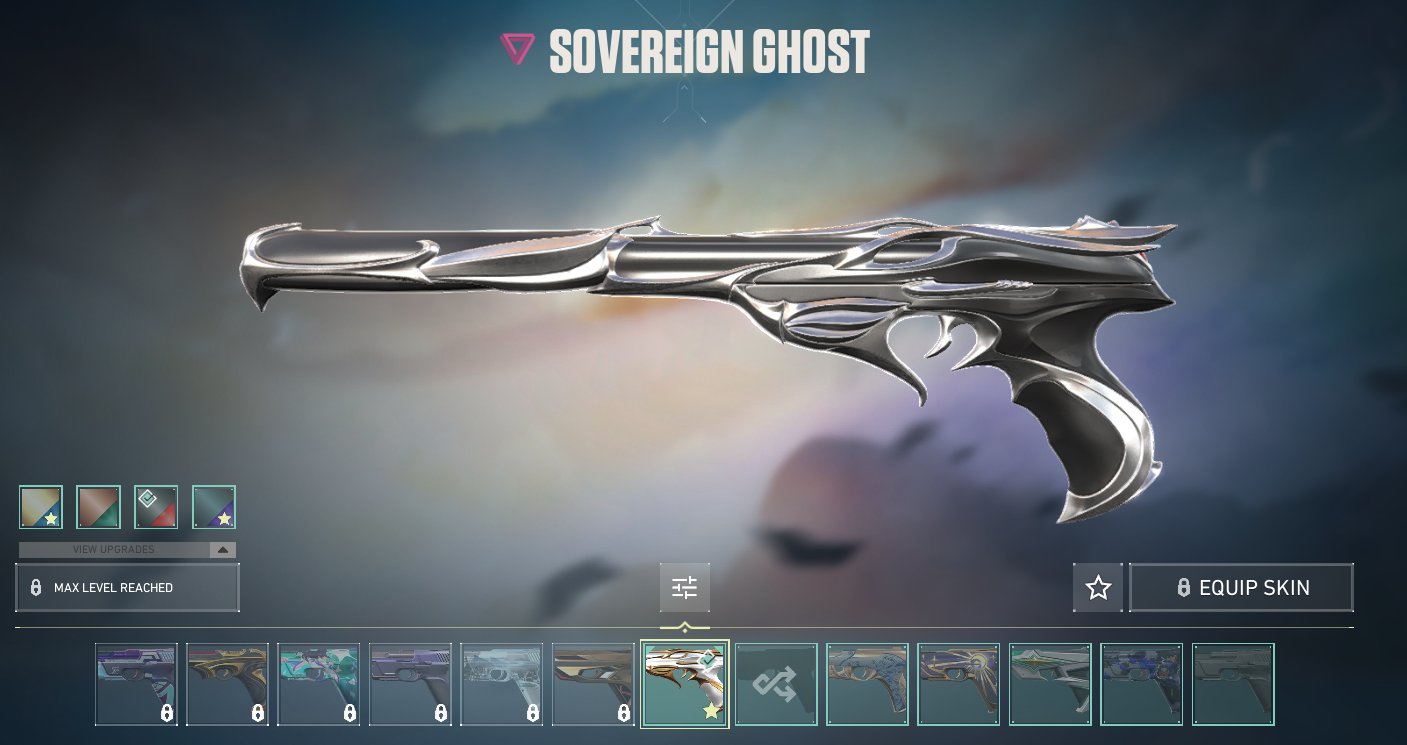Image resolution: width=1407 pixels, height=745 pixels.
Task: Select the blue and bronze ornate Ghost skin
Action: 867,684
